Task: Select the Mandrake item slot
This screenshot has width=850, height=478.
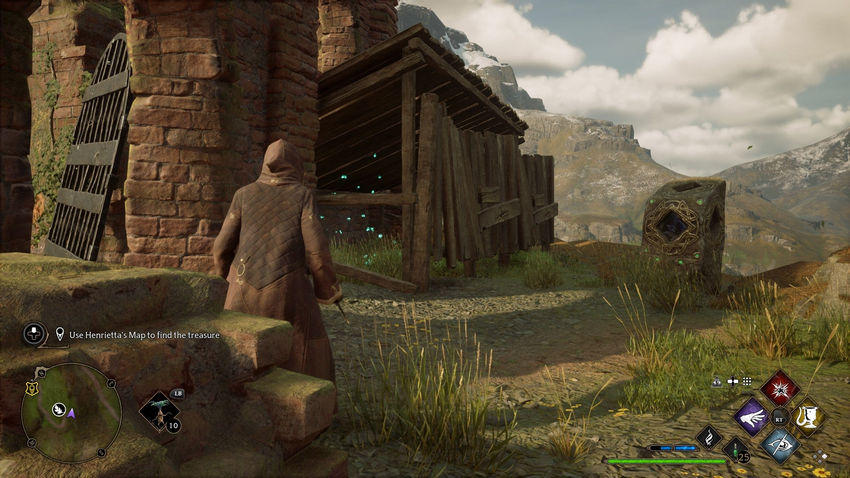Action: click(158, 409)
